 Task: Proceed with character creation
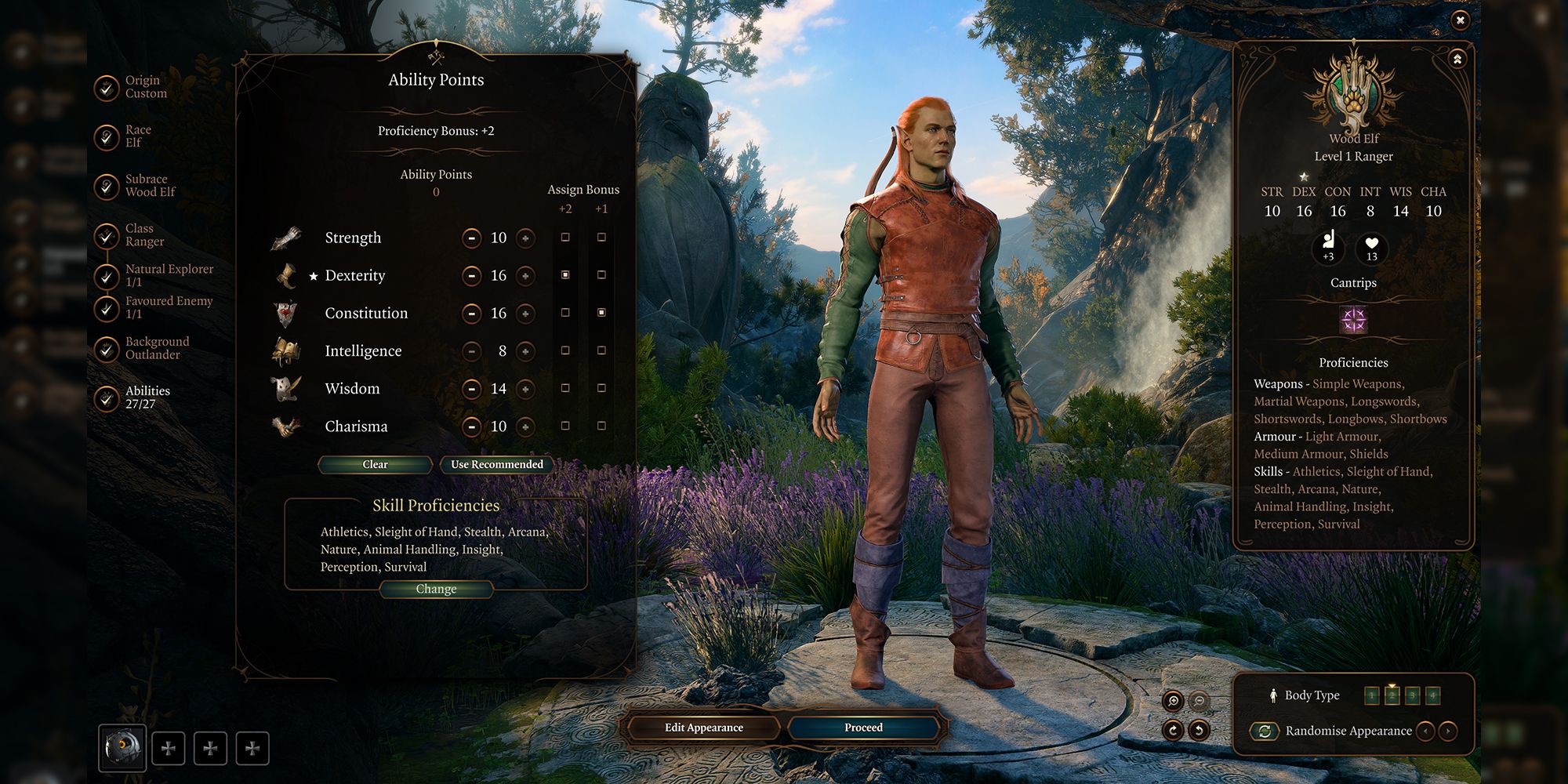[863, 728]
